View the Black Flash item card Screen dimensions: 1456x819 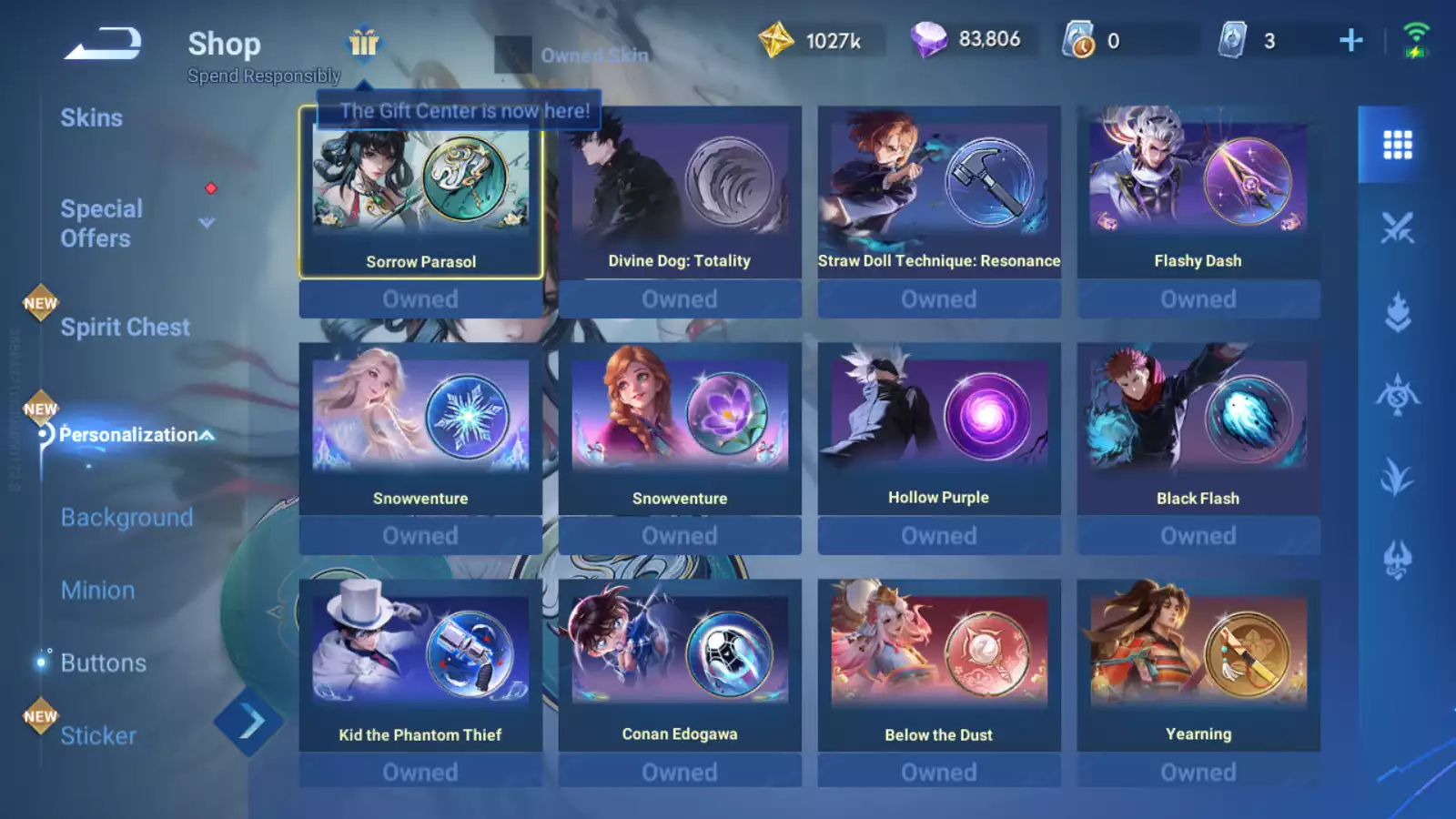1198,430
